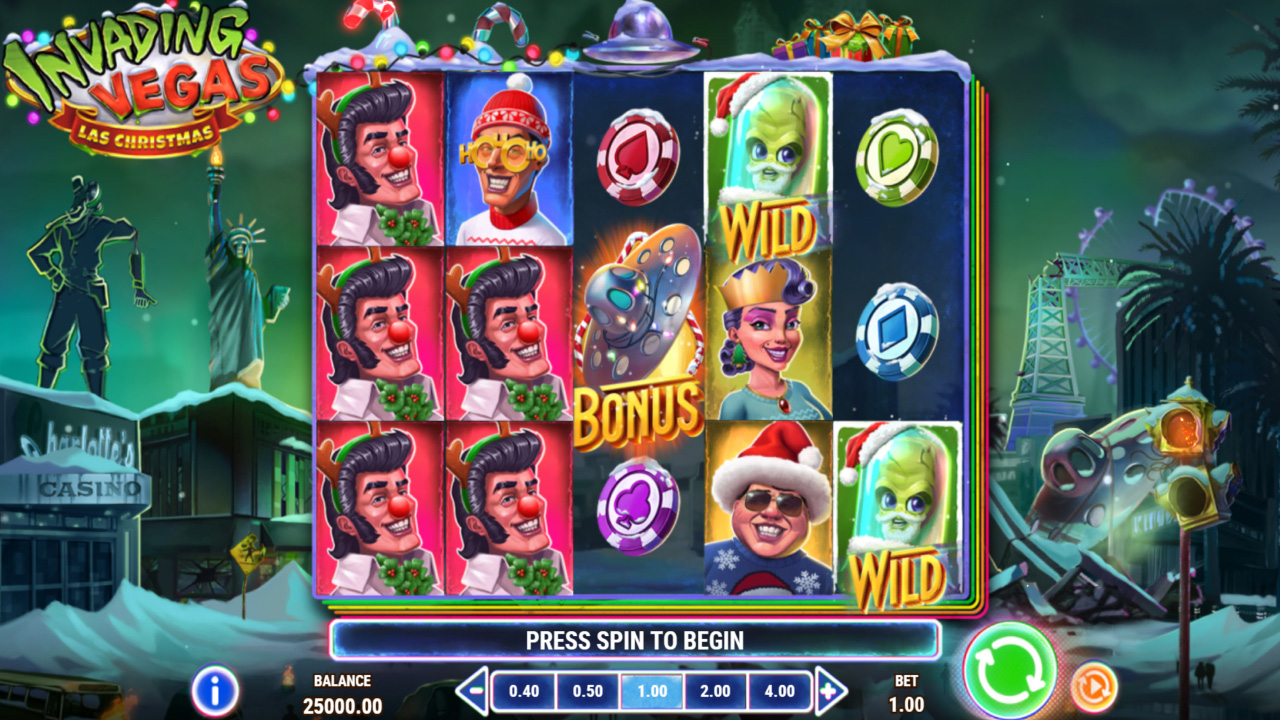The height and width of the screenshot is (720, 1280).
Task: Increase the bet with the plus arrow
Action: (830, 691)
